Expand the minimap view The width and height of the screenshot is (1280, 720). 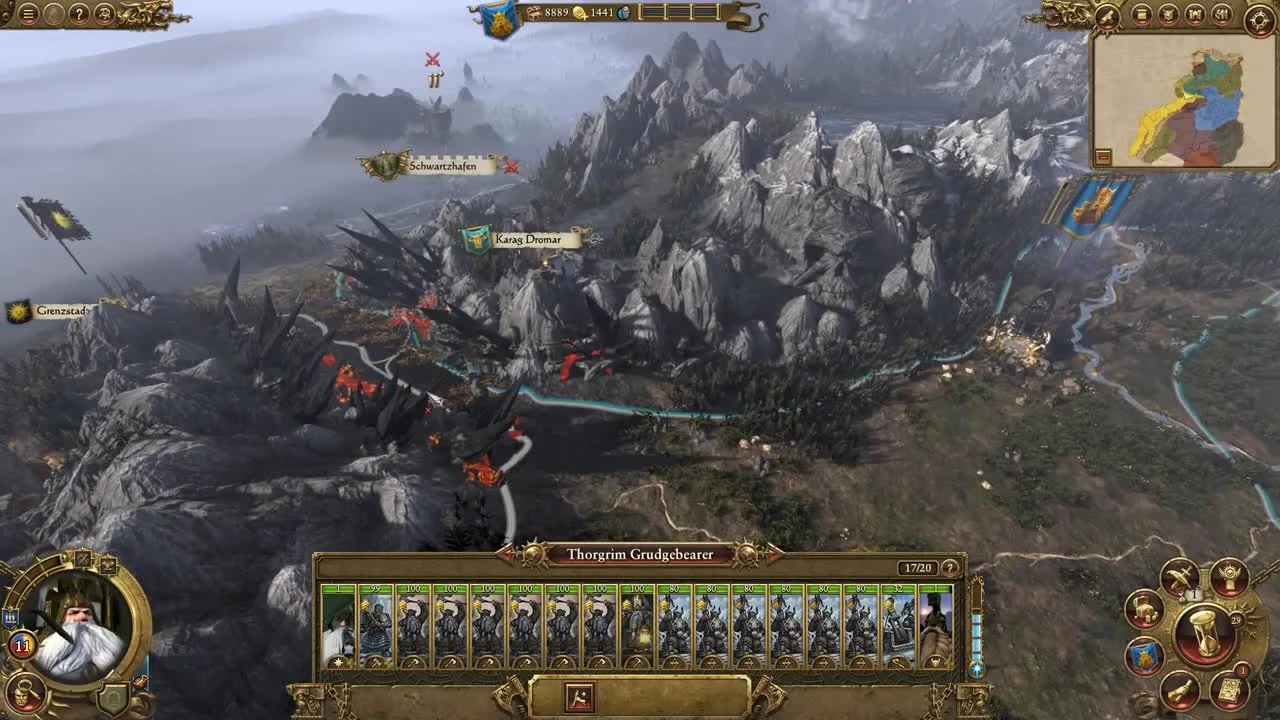point(1105,155)
